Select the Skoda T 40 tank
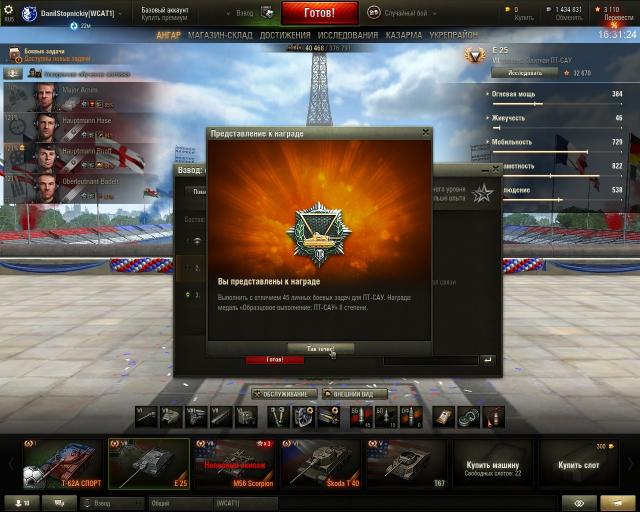 pyautogui.click(x=320, y=464)
